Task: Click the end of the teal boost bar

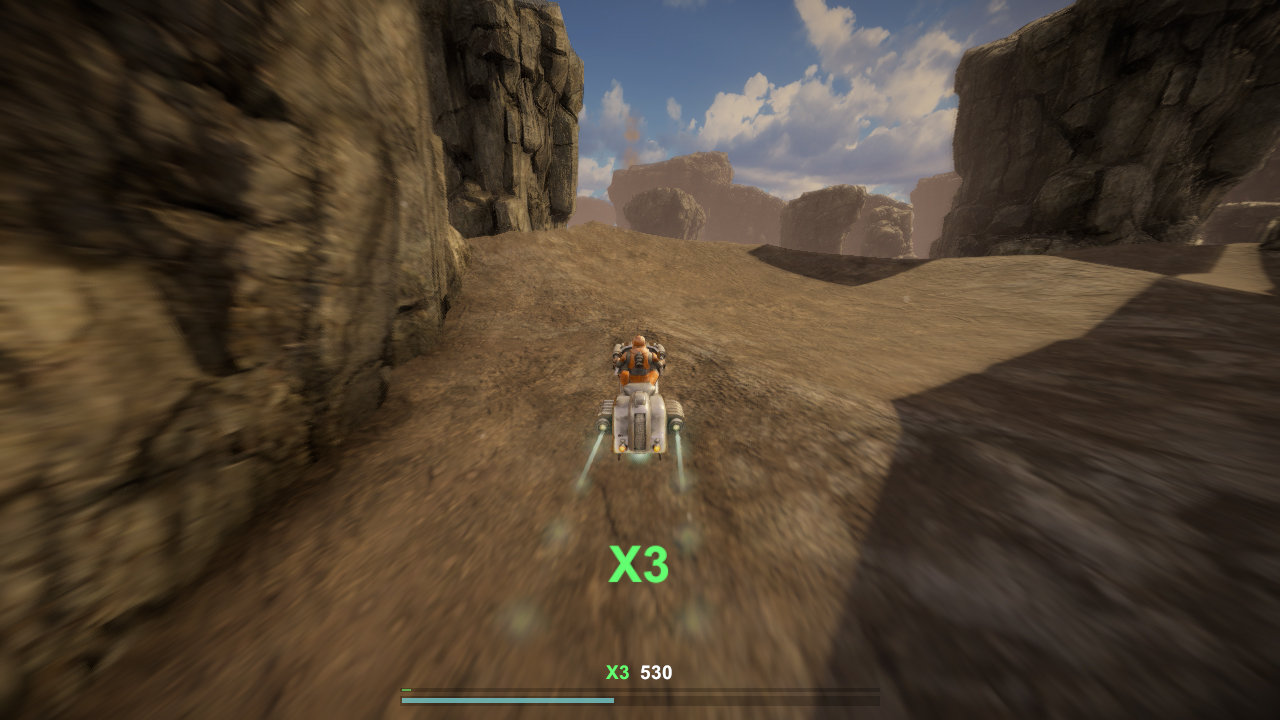Action: [612, 700]
